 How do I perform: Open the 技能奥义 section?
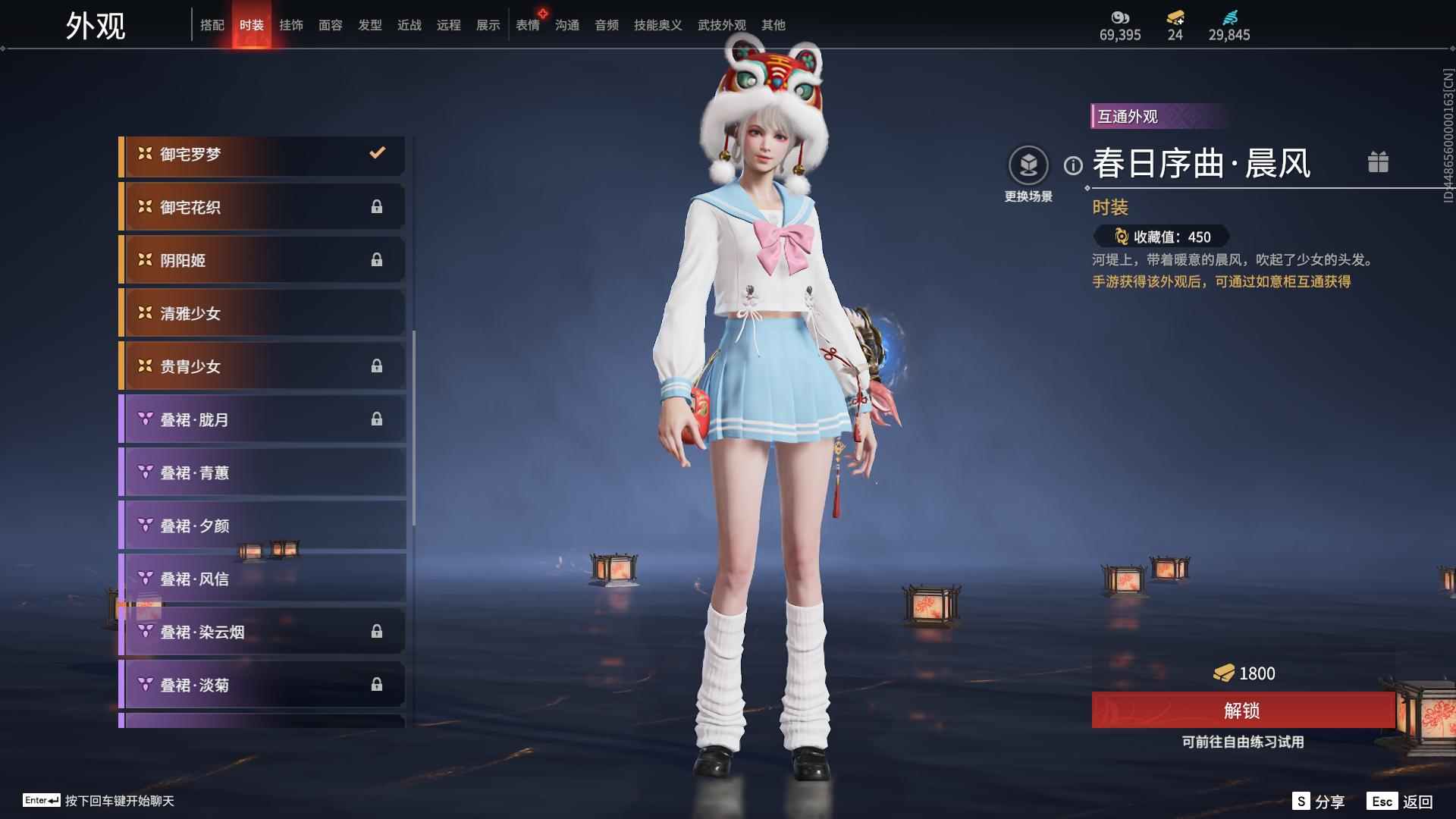[x=657, y=25]
